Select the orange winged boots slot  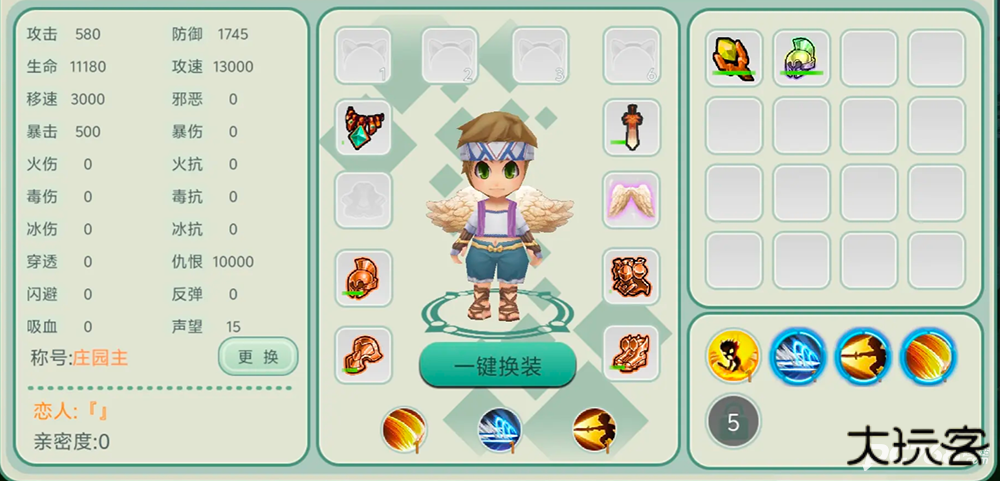[631, 352]
